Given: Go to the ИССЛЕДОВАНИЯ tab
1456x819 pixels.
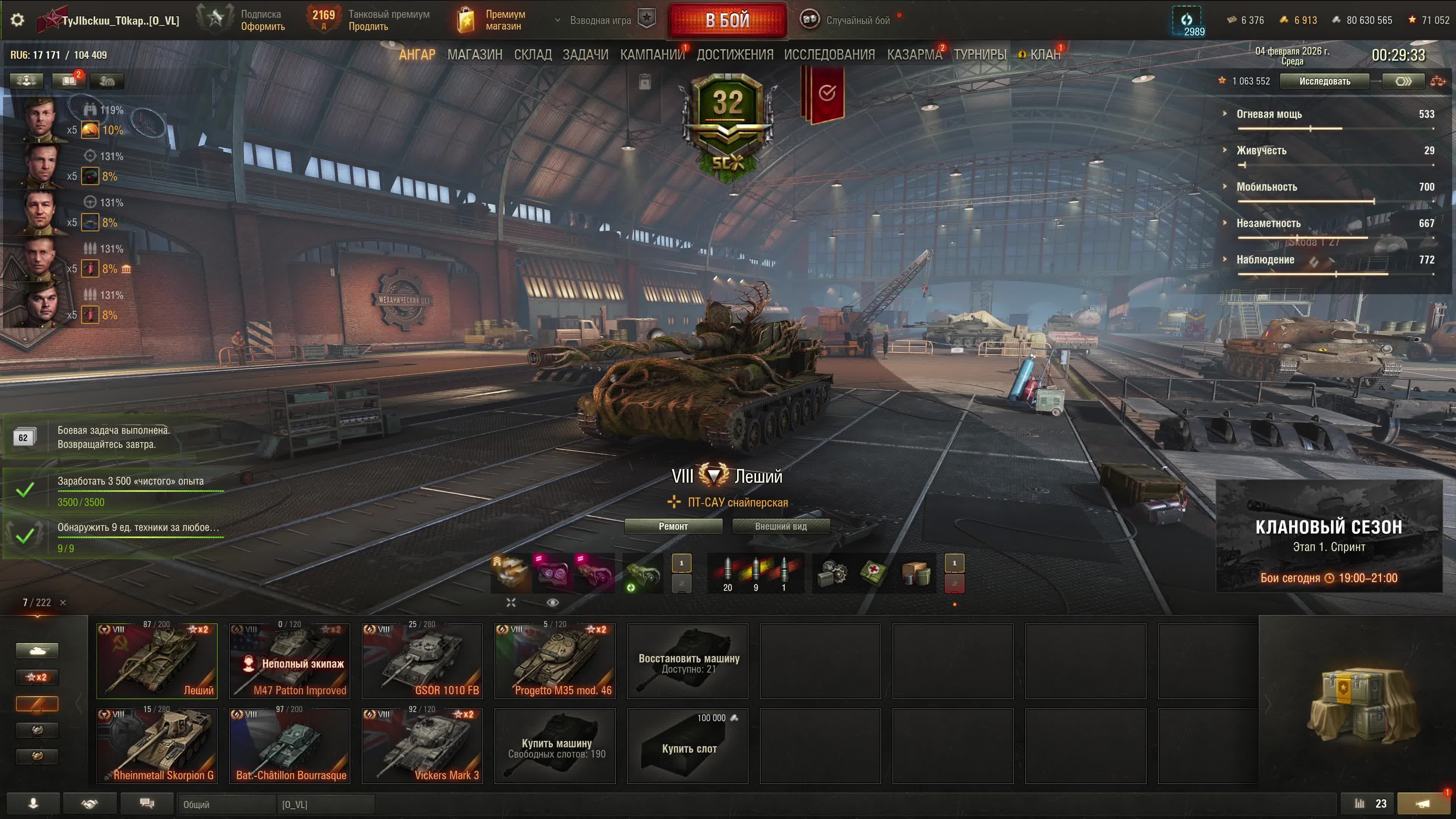Looking at the screenshot, I should click(828, 55).
